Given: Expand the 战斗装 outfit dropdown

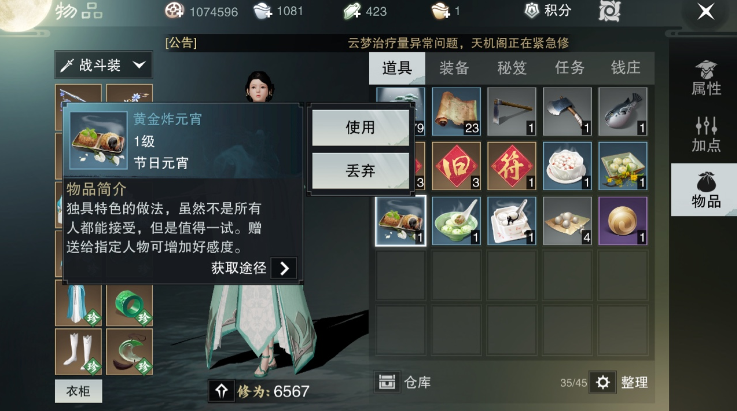Looking at the screenshot, I should coord(103,65).
